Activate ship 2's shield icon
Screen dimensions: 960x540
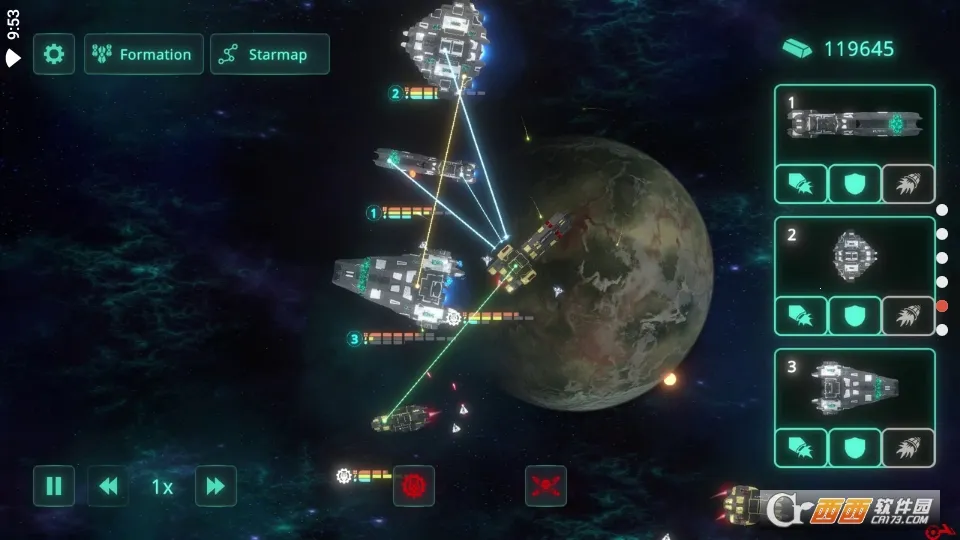click(x=854, y=316)
